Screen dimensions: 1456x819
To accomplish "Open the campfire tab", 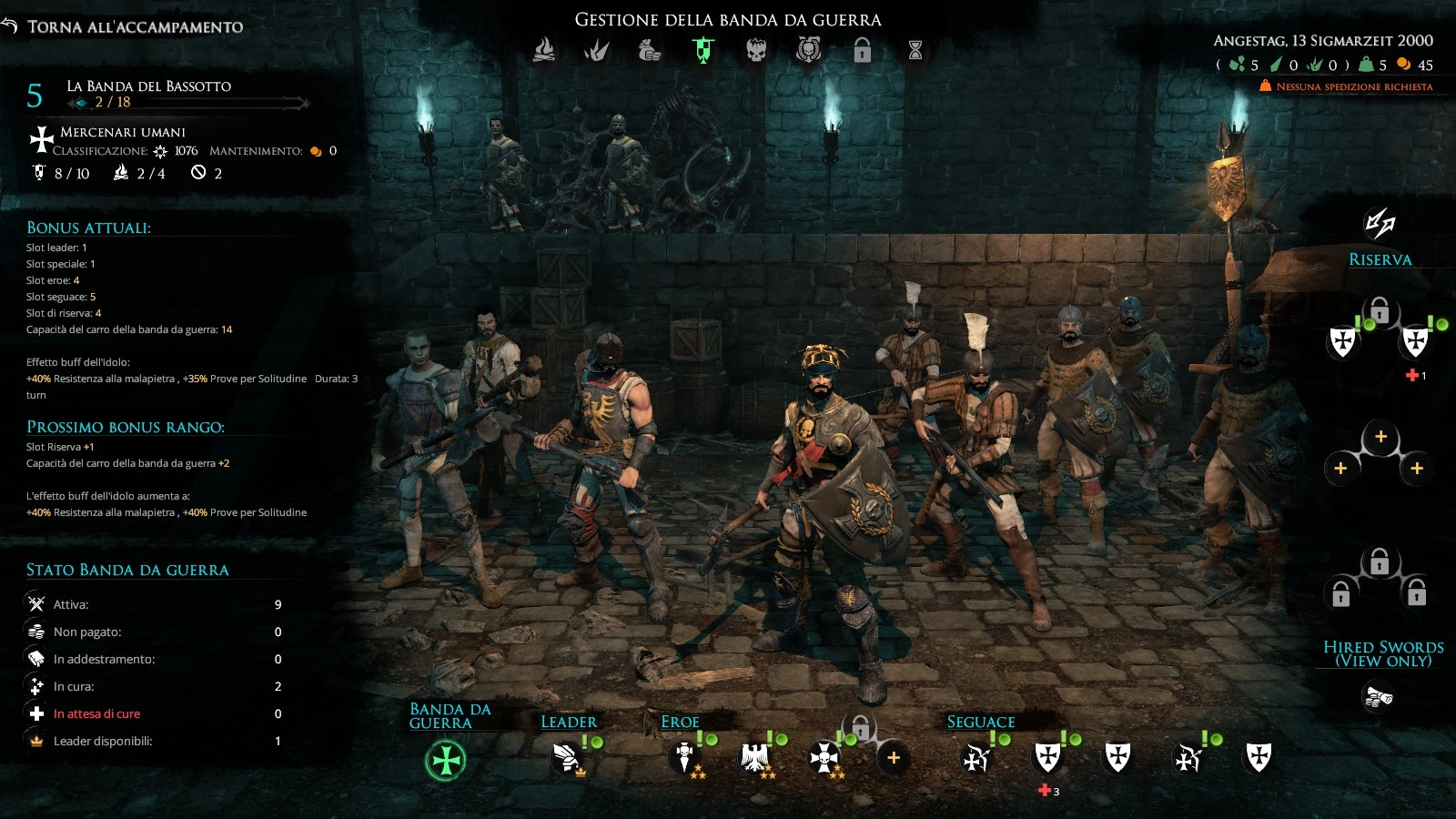I will pyautogui.click(x=544, y=50).
